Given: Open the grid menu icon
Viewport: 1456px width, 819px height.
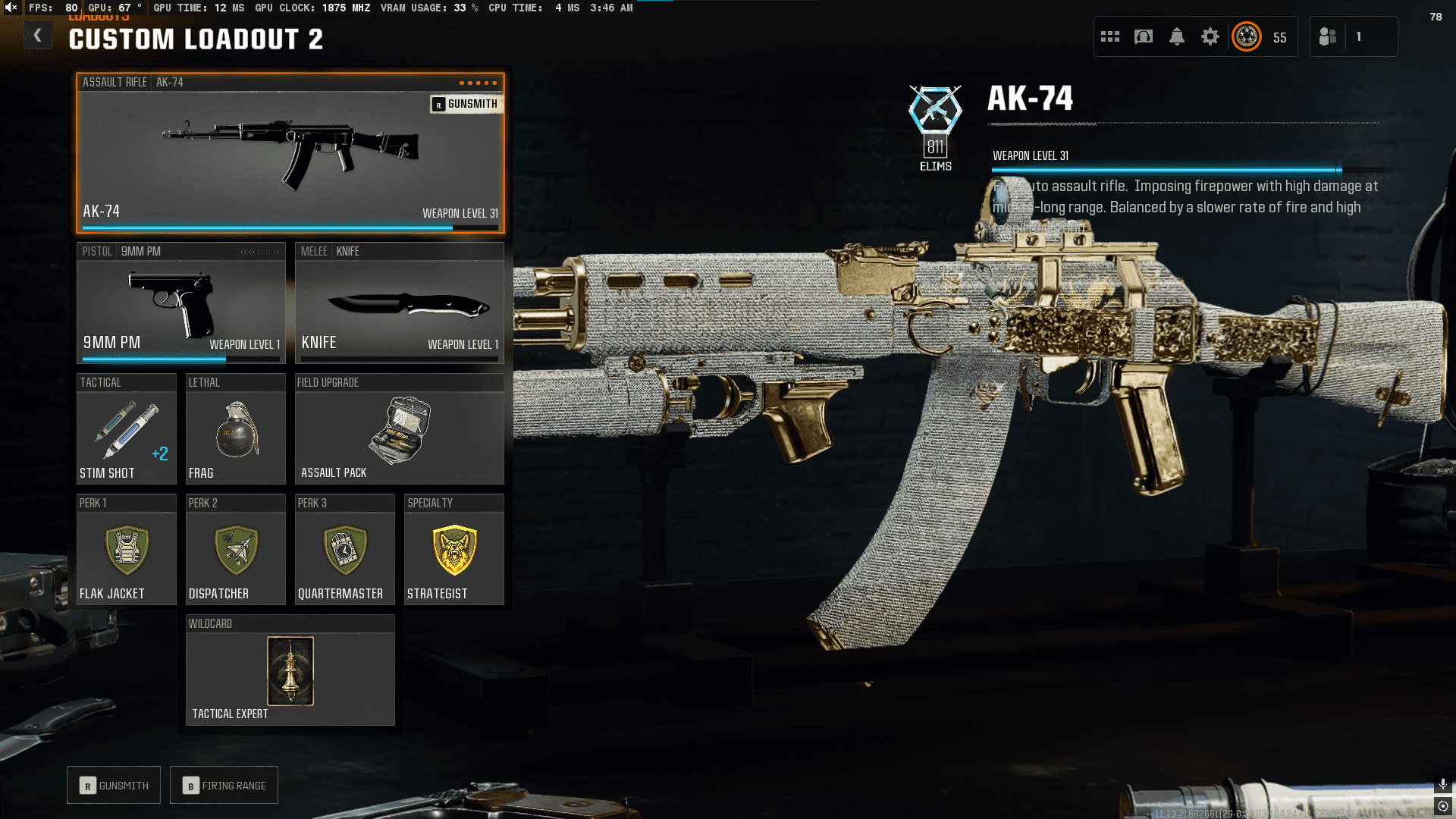Looking at the screenshot, I should point(1110,36).
